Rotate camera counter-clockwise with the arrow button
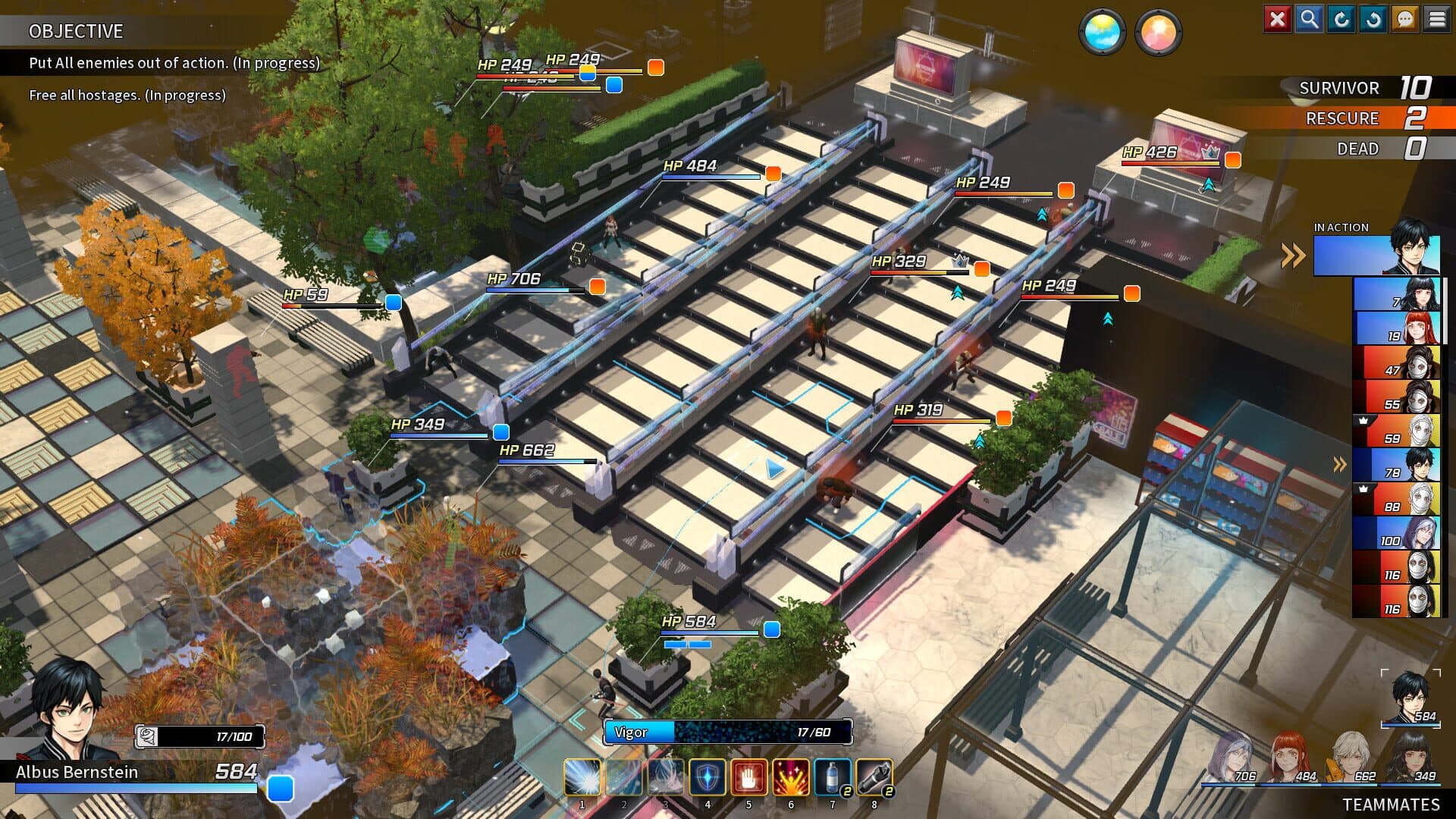 1373,19
